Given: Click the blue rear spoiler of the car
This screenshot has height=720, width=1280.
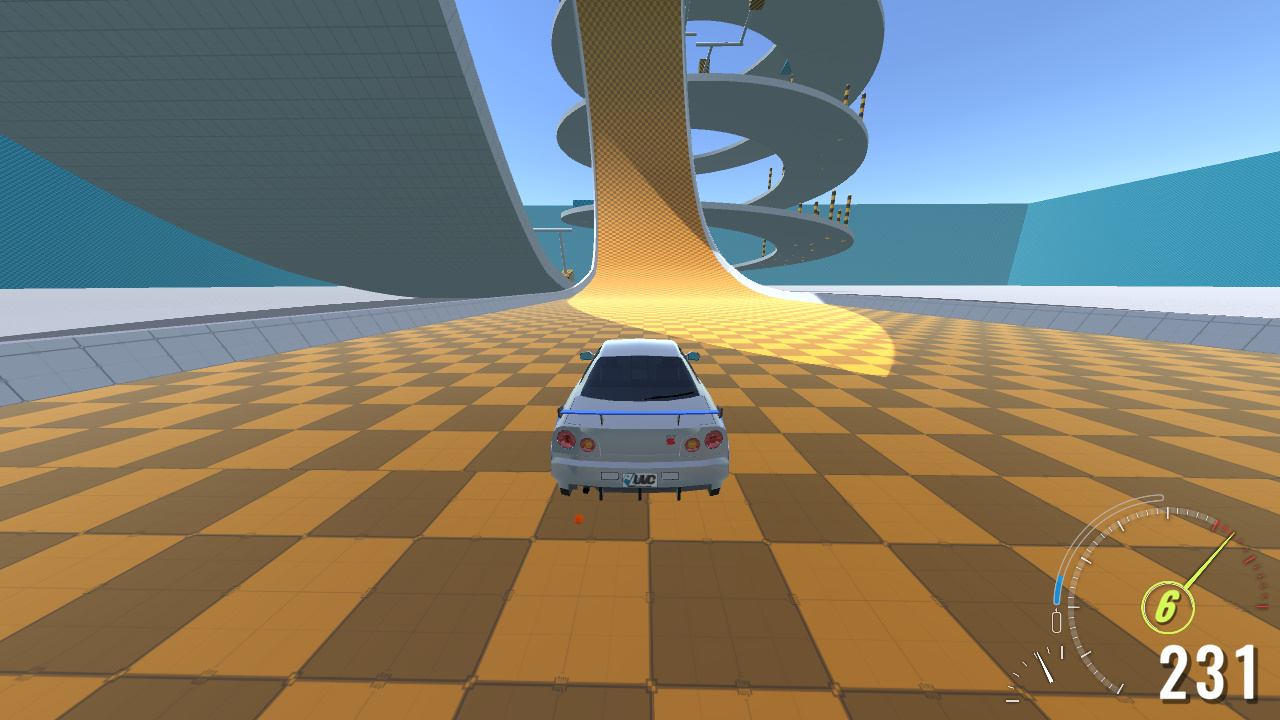Looking at the screenshot, I should tap(640, 410).
